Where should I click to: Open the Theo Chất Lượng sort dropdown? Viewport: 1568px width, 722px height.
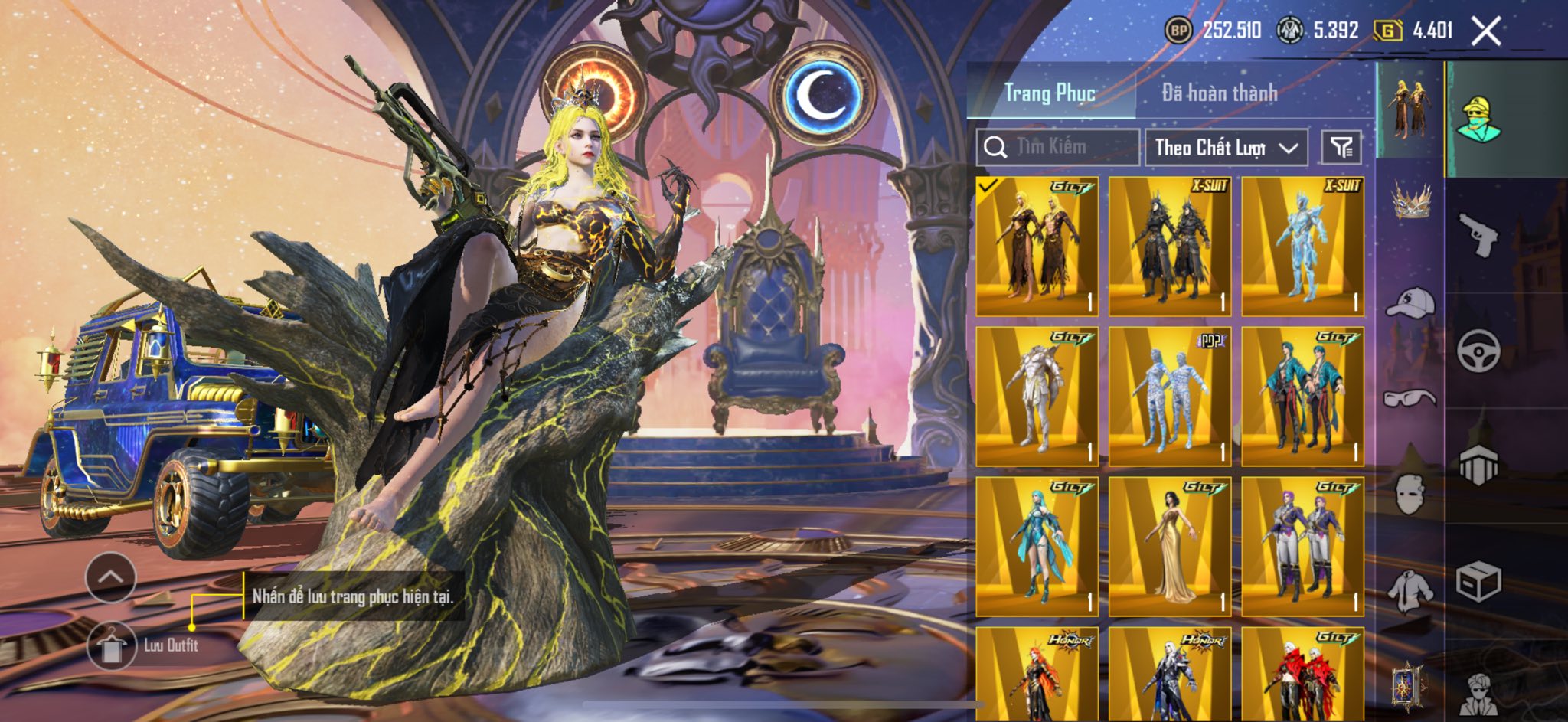point(1226,147)
